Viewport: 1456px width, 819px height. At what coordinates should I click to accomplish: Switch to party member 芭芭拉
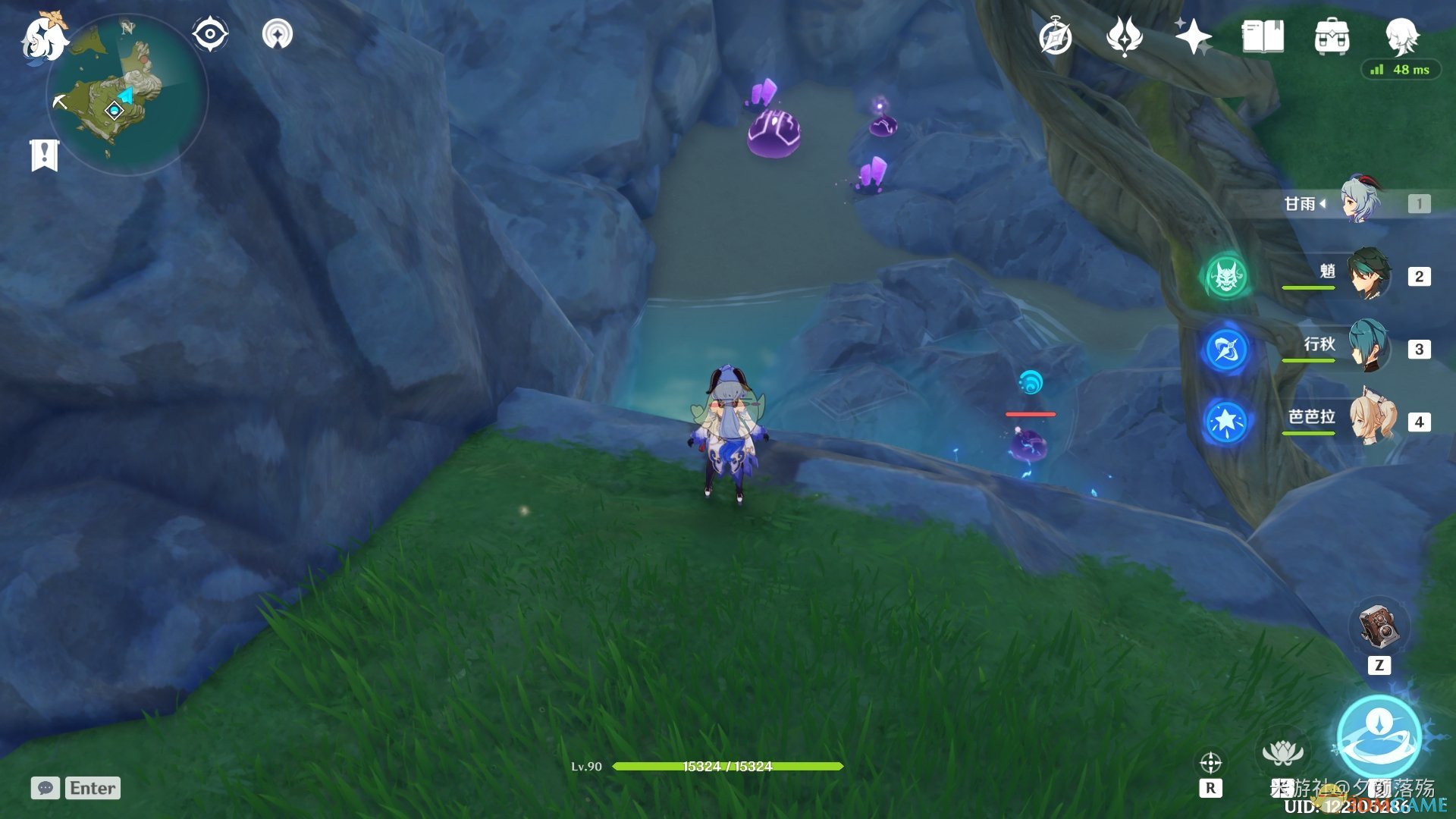coord(1371,419)
